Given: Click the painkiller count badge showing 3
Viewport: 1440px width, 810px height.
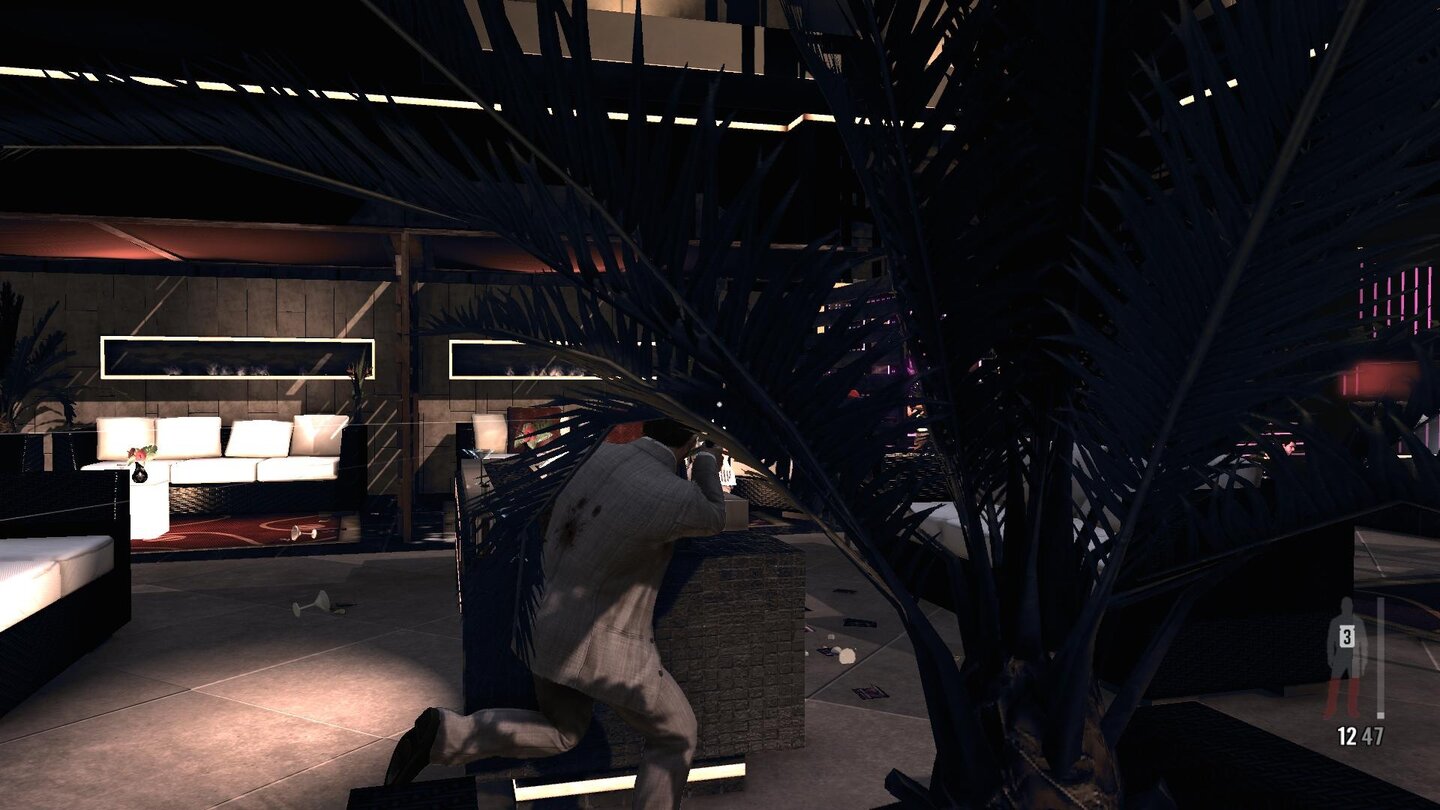Looking at the screenshot, I should pos(1347,634).
